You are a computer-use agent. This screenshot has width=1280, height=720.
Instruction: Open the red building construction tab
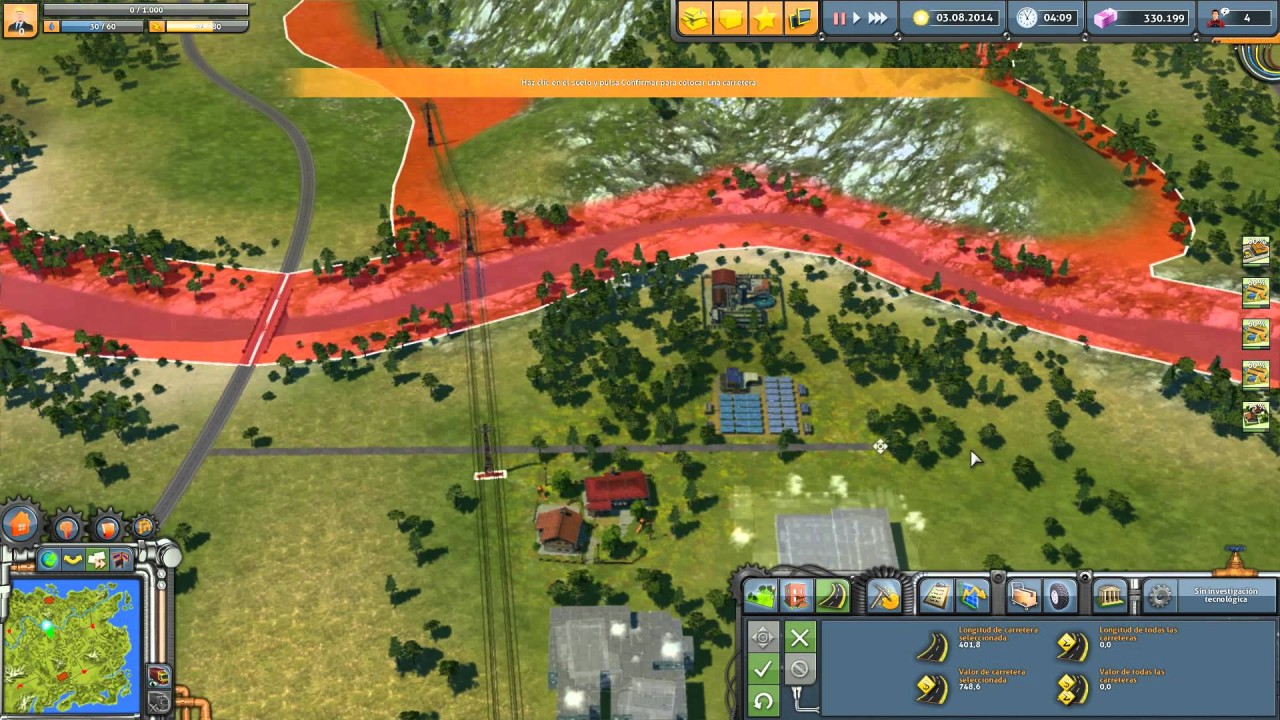point(796,596)
